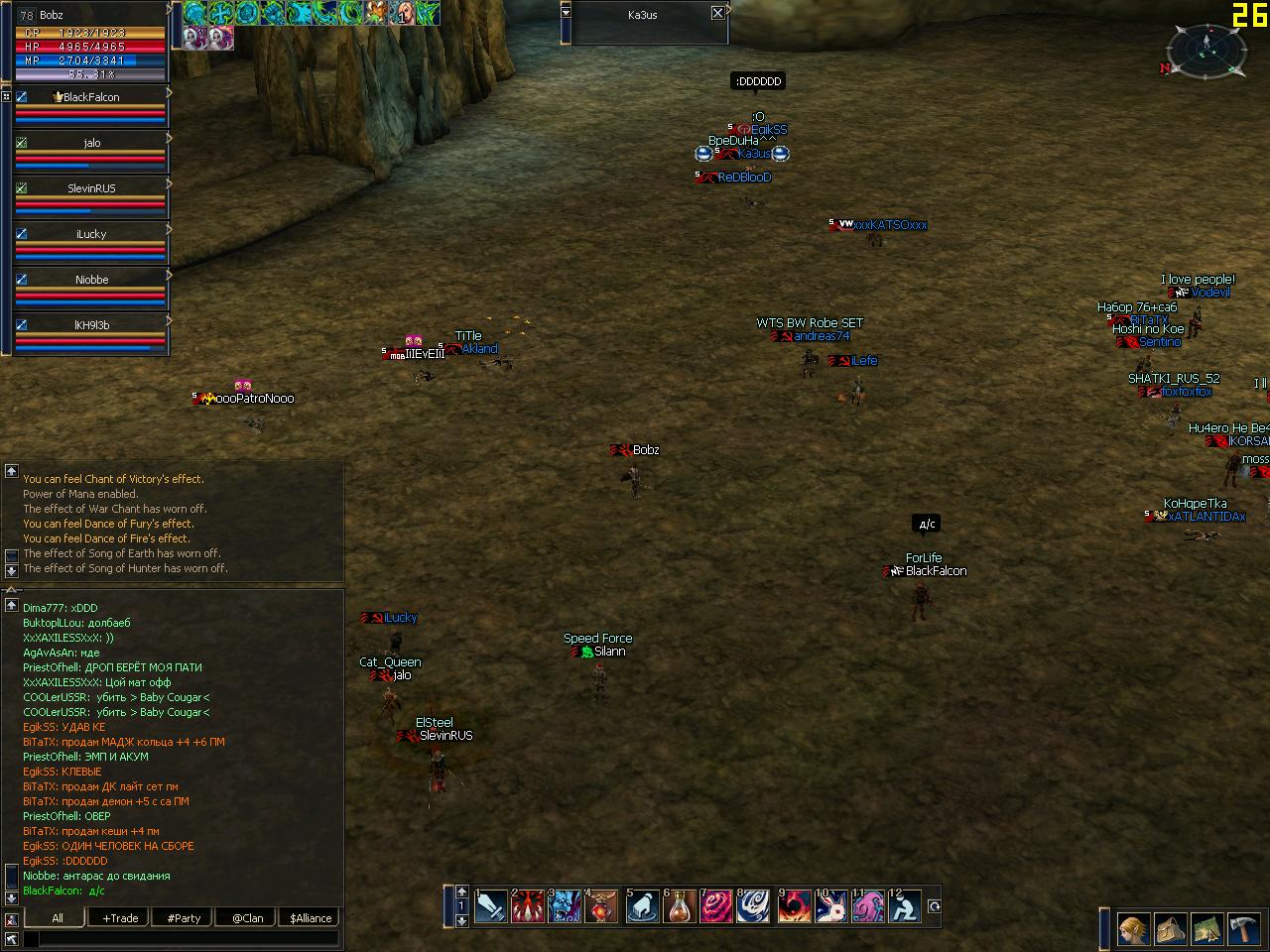This screenshot has width=1270, height=952.
Task: Click the sitting figure action in slot 12
Action: click(905, 905)
